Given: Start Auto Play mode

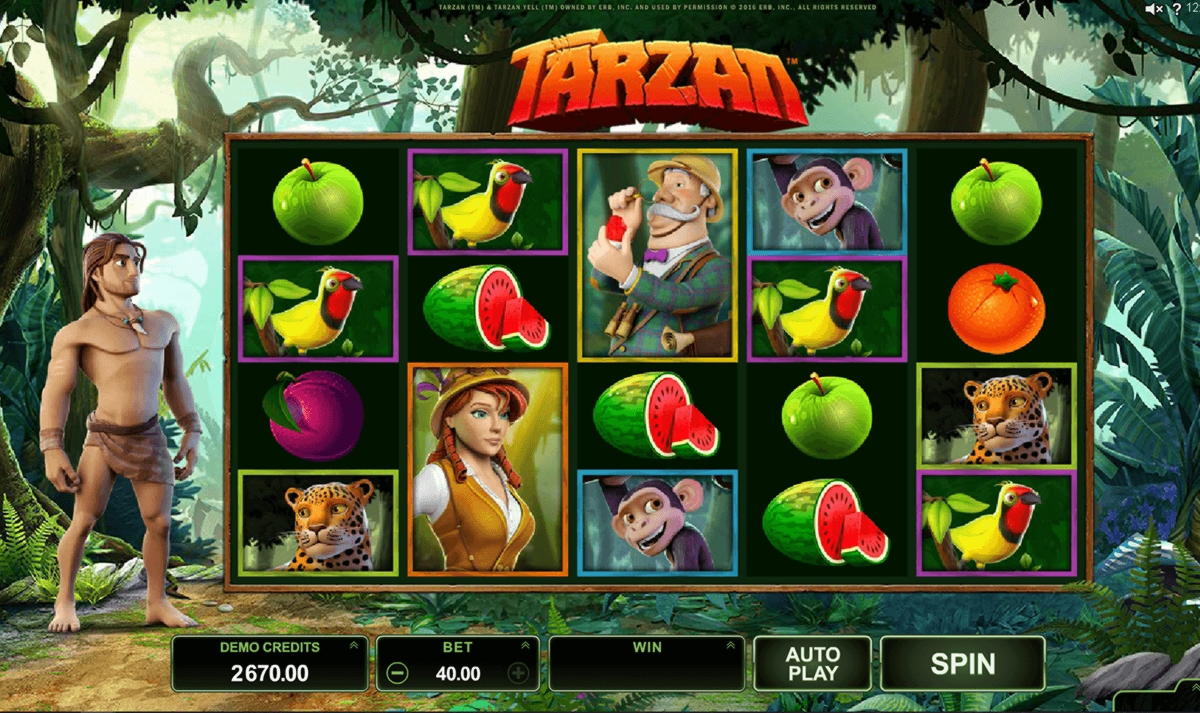Looking at the screenshot, I should tap(812, 663).
